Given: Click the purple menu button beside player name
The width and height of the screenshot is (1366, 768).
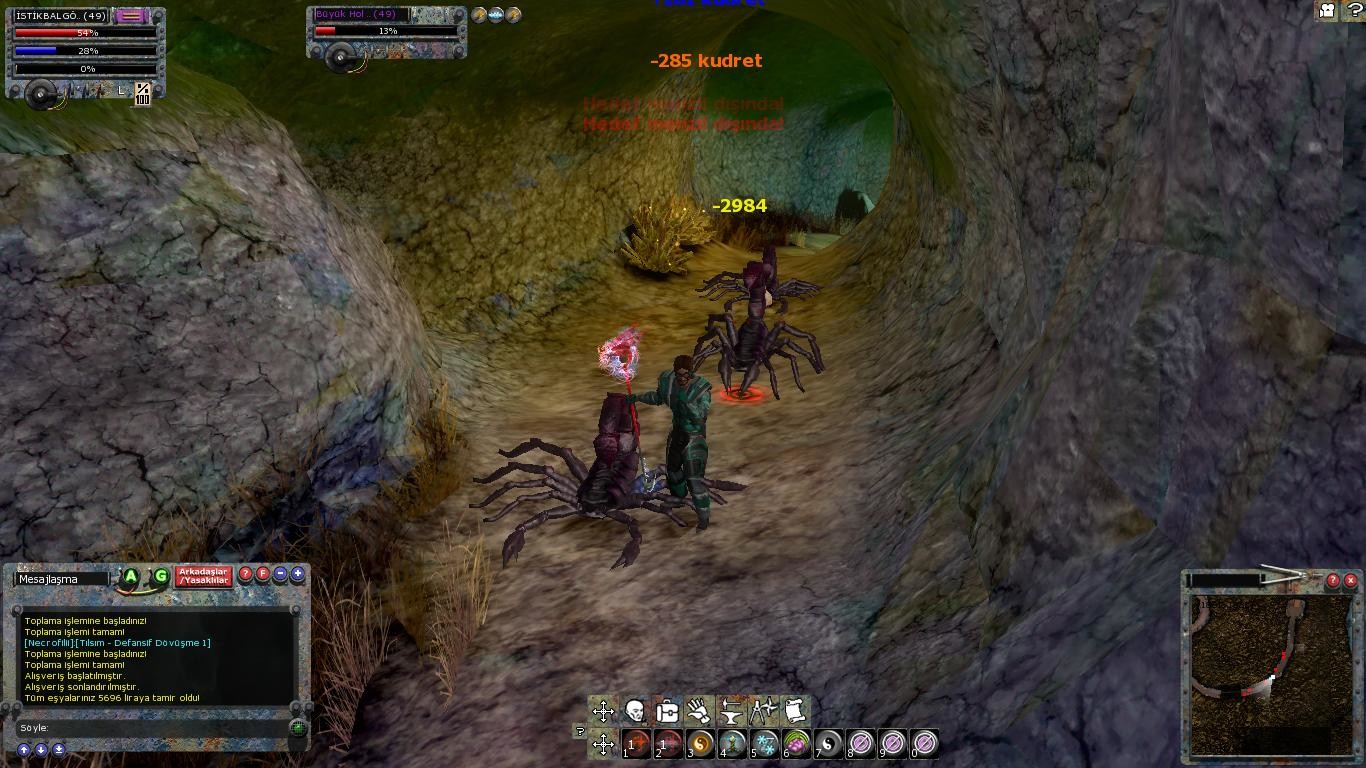Looking at the screenshot, I should [130, 16].
